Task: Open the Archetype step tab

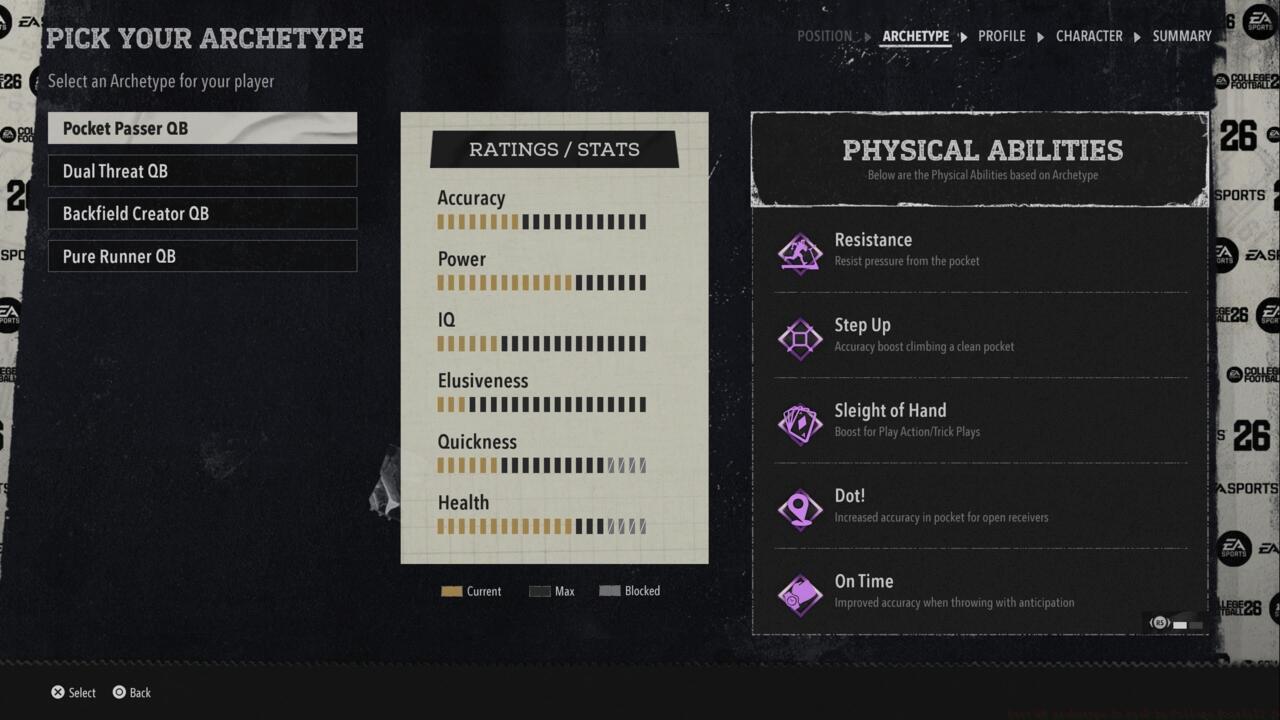Action: [x=915, y=36]
